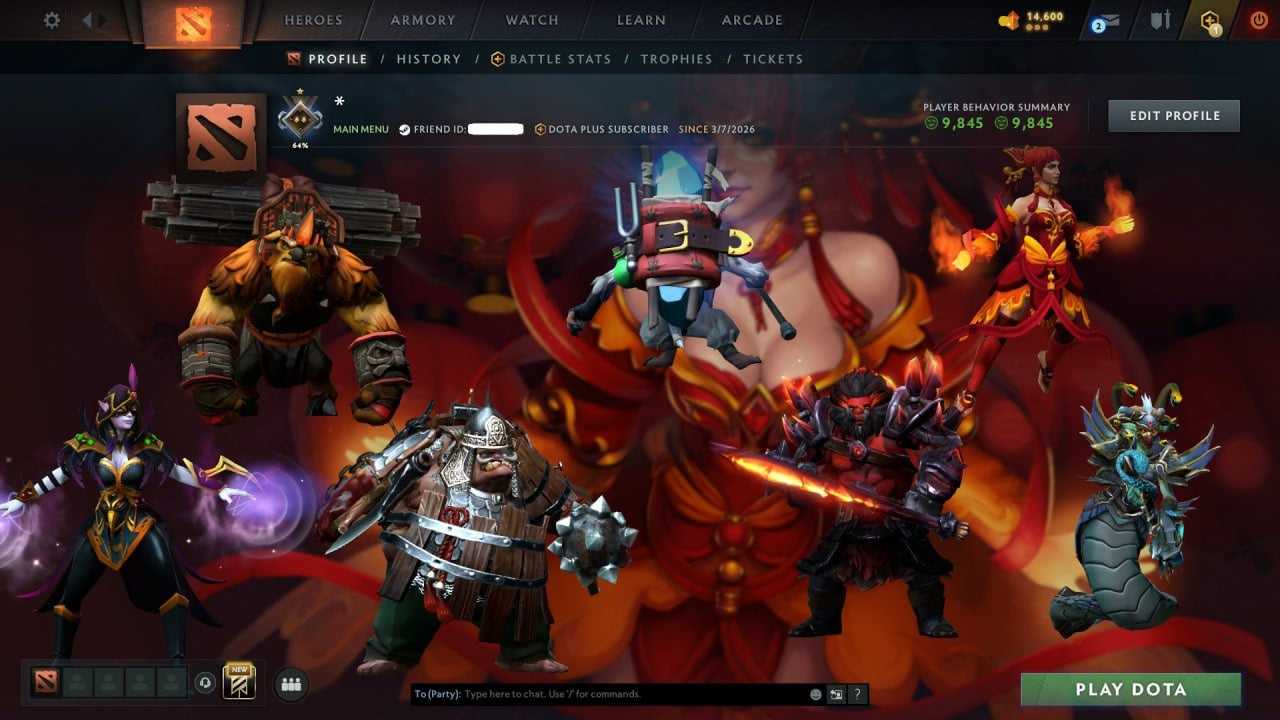Switch to the HISTORY tab
This screenshot has height=720, width=1280.
tap(428, 58)
